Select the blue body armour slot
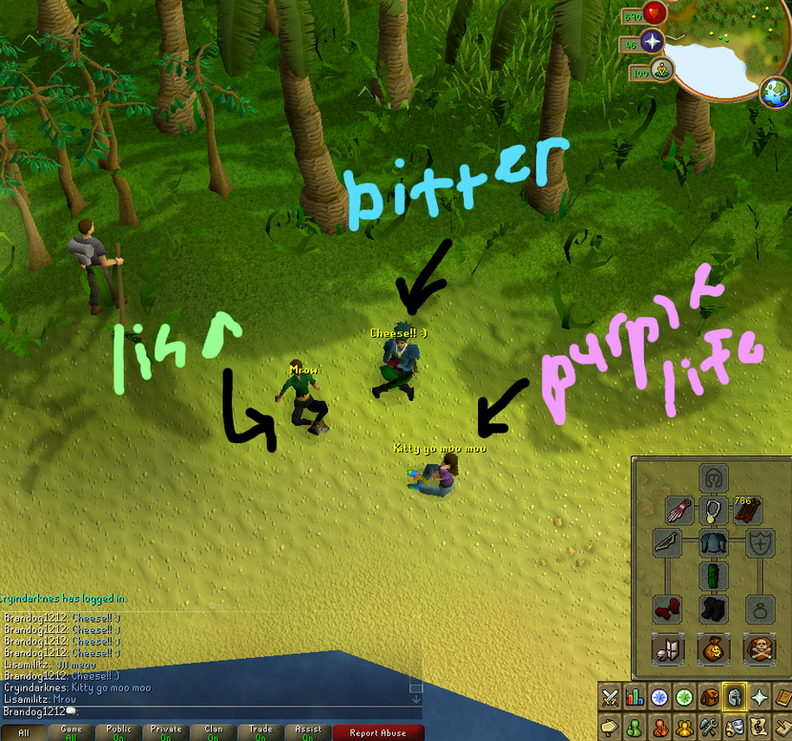Screen dimensions: 792x741 coord(712,543)
